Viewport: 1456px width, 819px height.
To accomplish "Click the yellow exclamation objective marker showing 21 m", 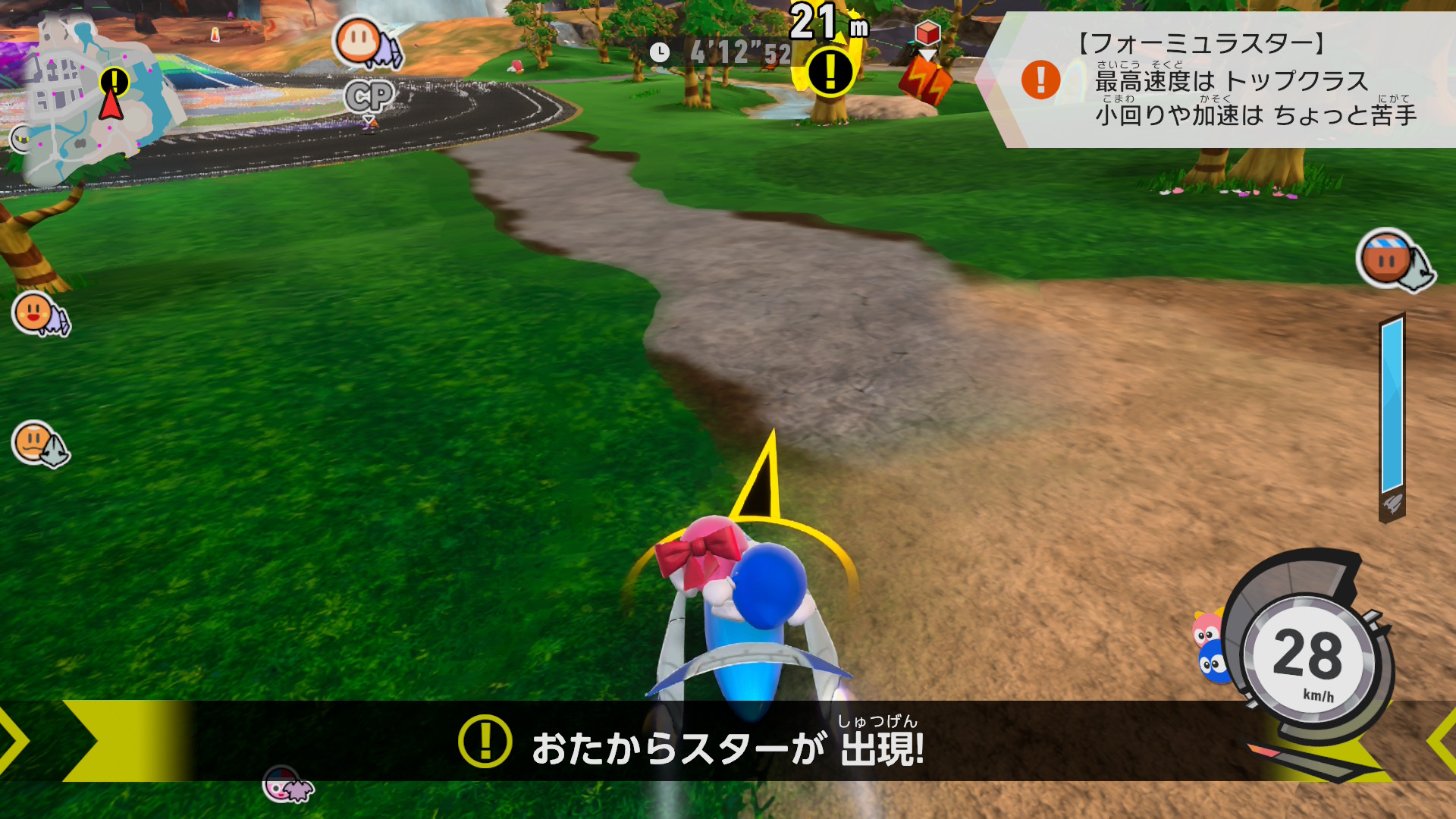I will (830, 72).
